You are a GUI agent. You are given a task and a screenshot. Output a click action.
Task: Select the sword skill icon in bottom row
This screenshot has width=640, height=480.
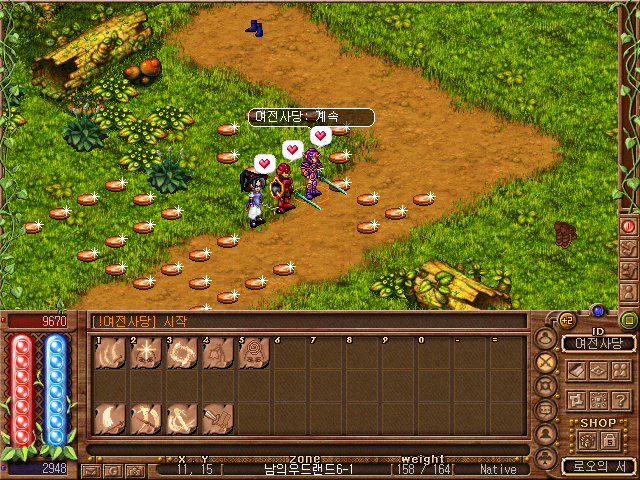(x=218, y=419)
